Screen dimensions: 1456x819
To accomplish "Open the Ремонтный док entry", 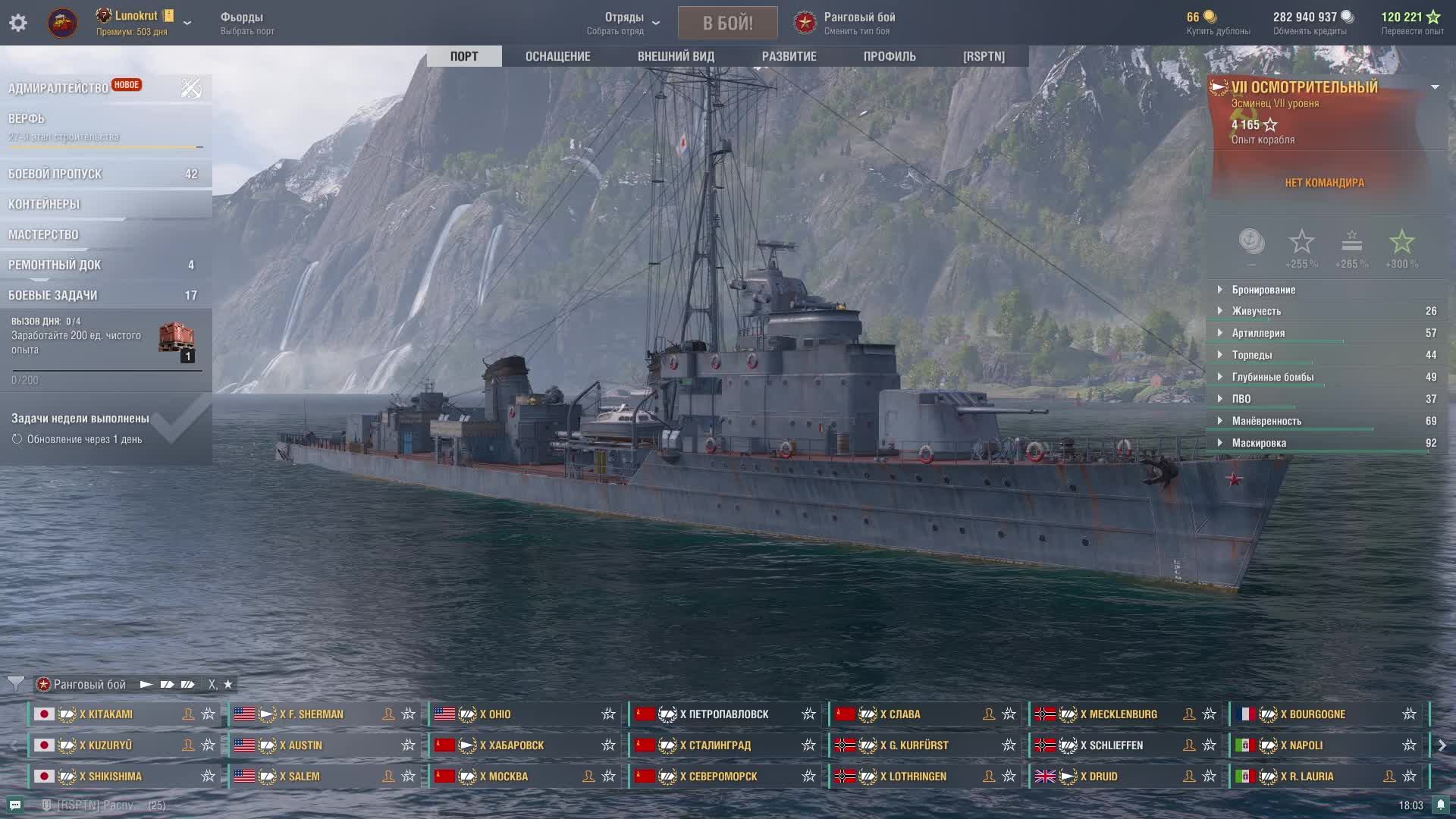I will 55,265.
